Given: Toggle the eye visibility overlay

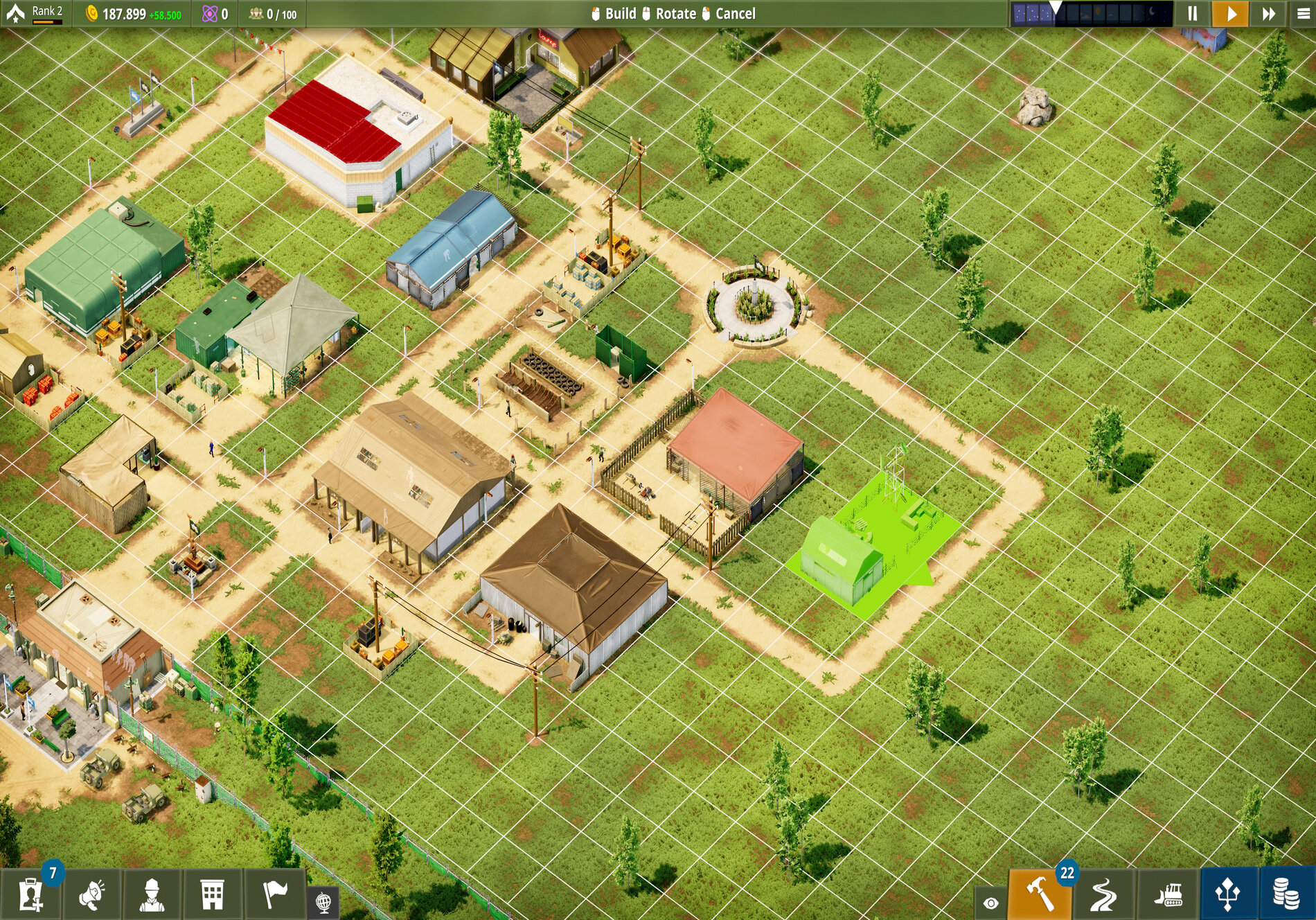Looking at the screenshot, I should pos(990,903).
